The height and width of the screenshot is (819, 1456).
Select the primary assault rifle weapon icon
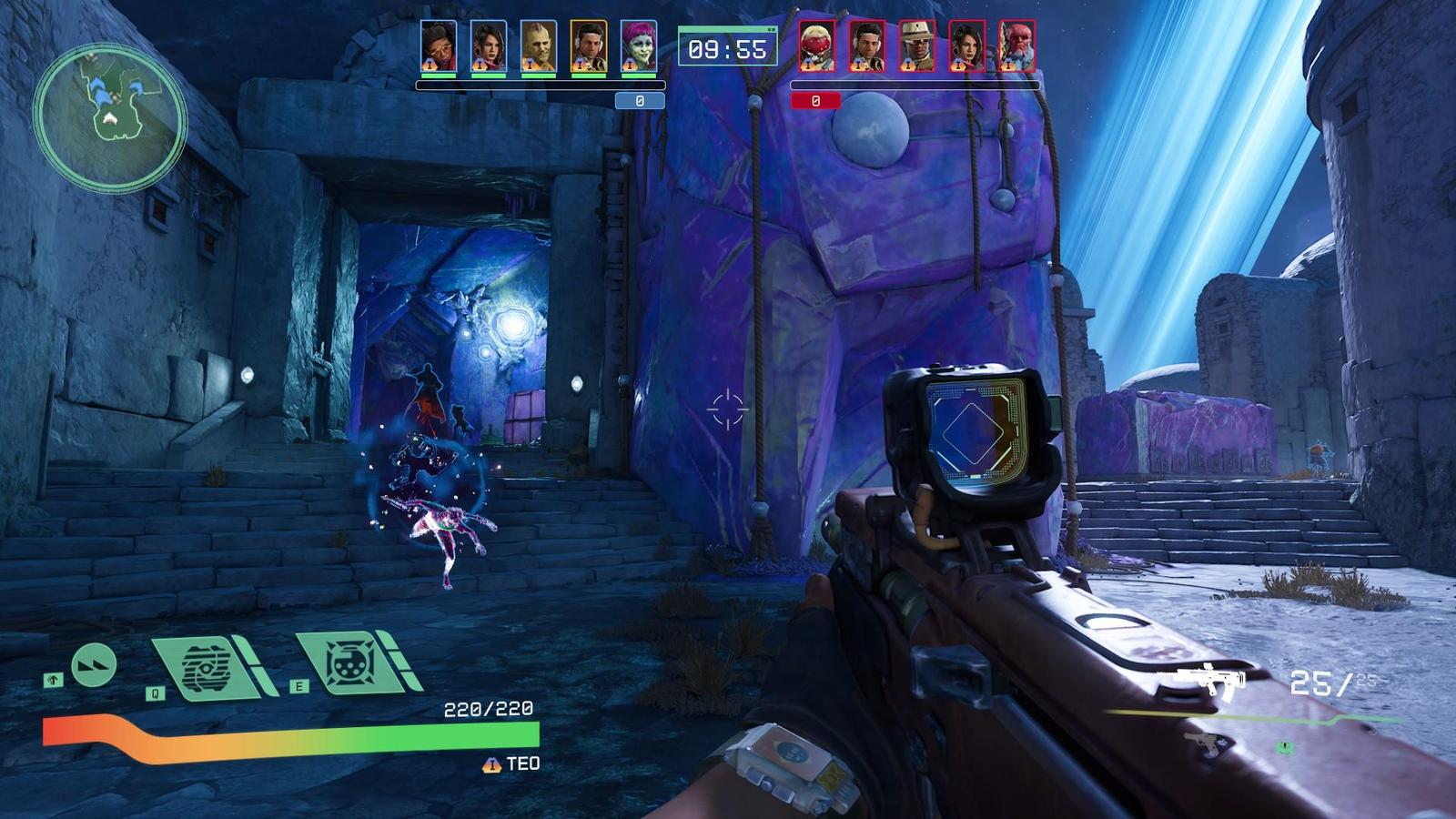(x=1209, y=679)
